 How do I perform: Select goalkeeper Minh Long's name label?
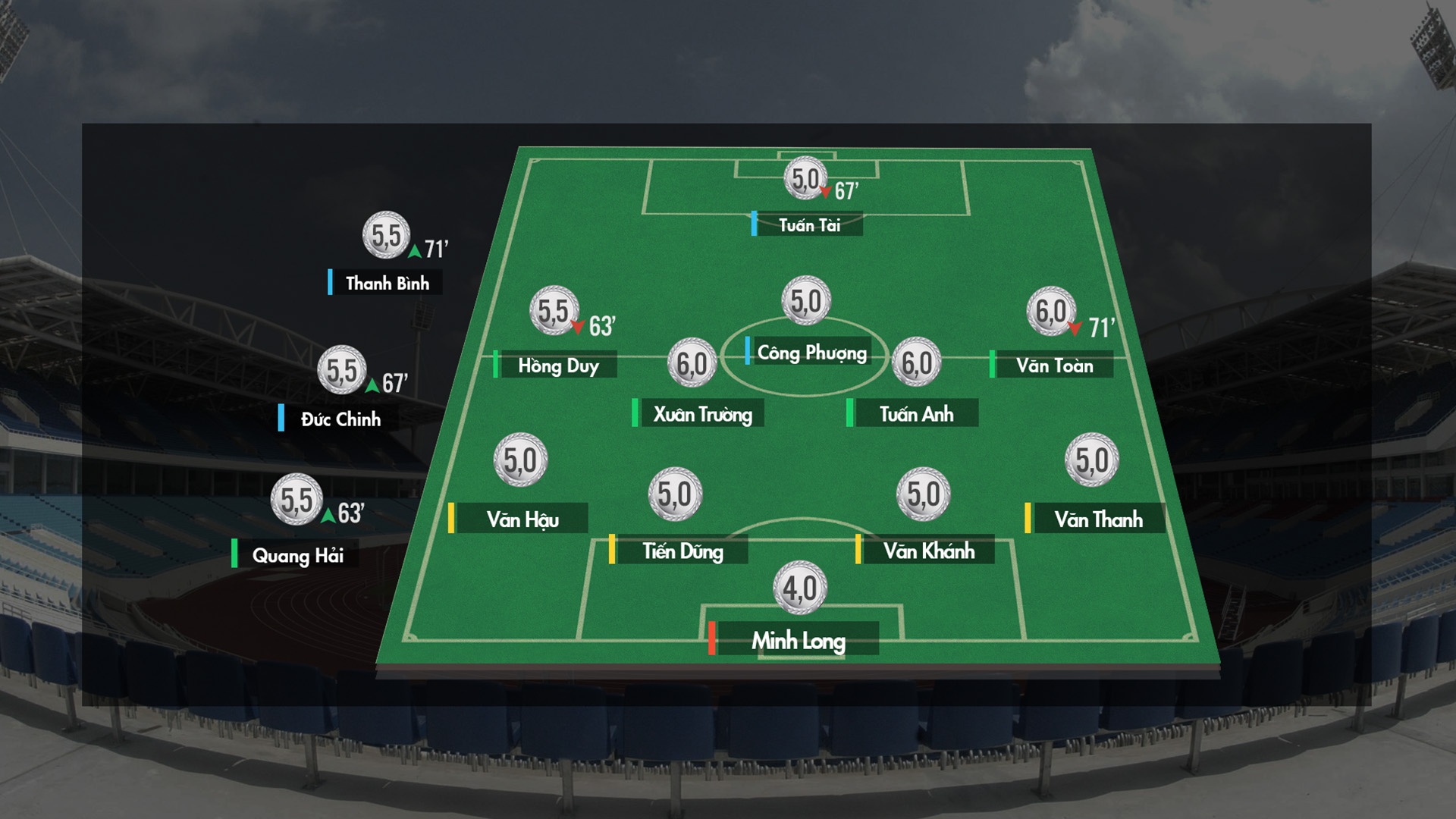(798, 641)
